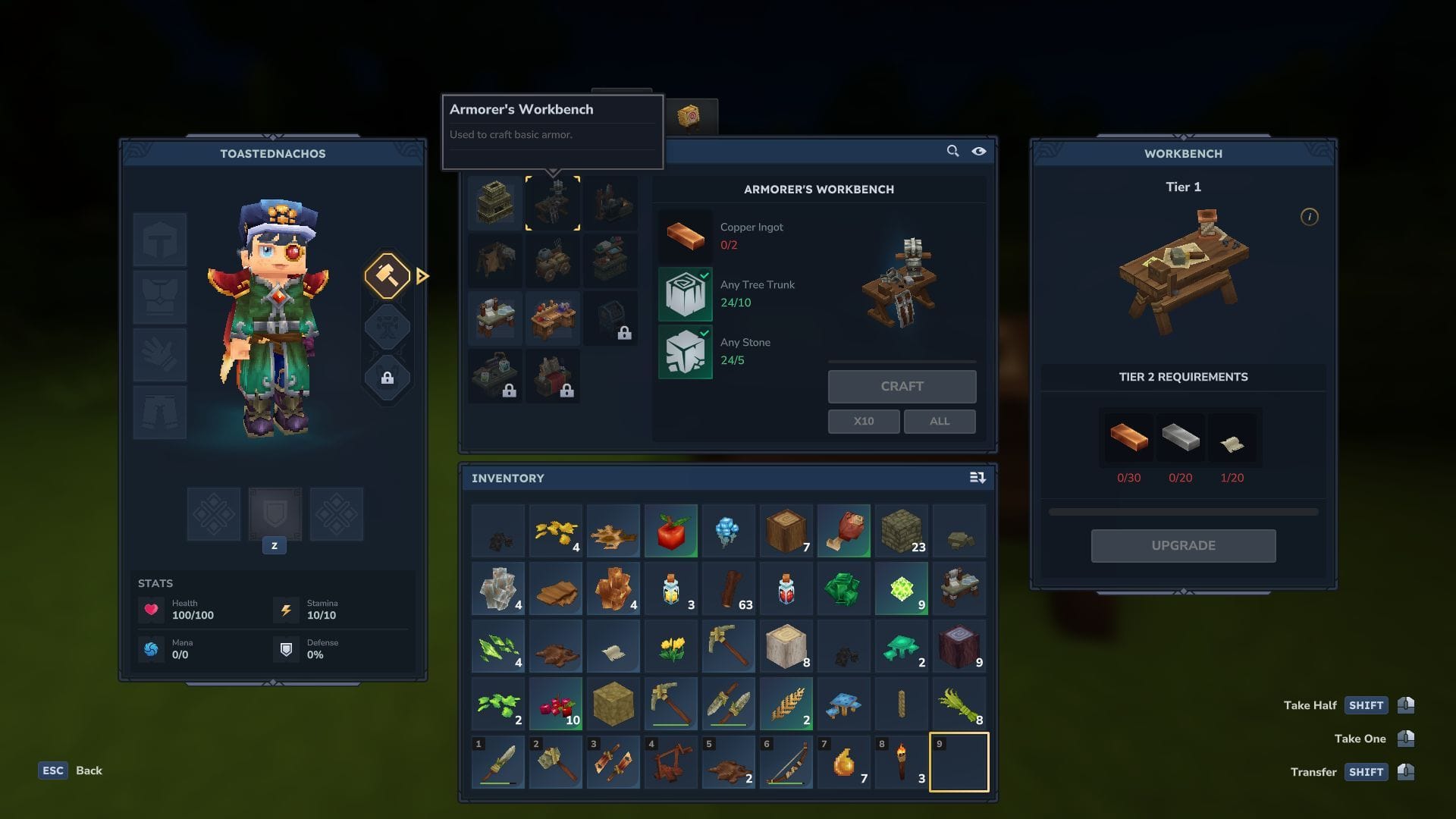Image resolution: width=1456 pixels, height=819 pixels.
Task: Select the locked recipe with the padlock
Action: (x=612, y=318)
